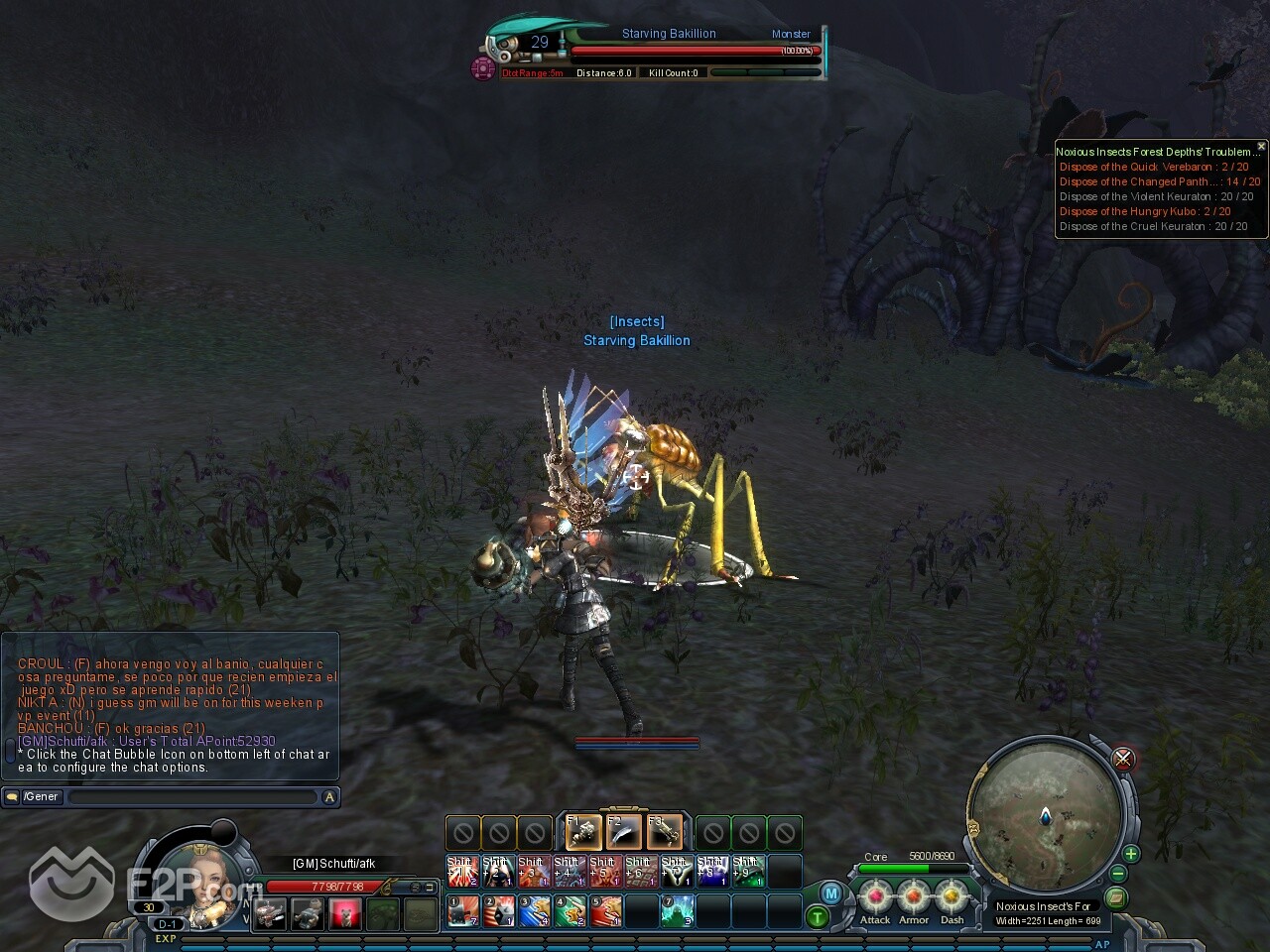This screenshot has width=1270, height=952.
Task: Click the green T round button
Action: pos(817,917)
